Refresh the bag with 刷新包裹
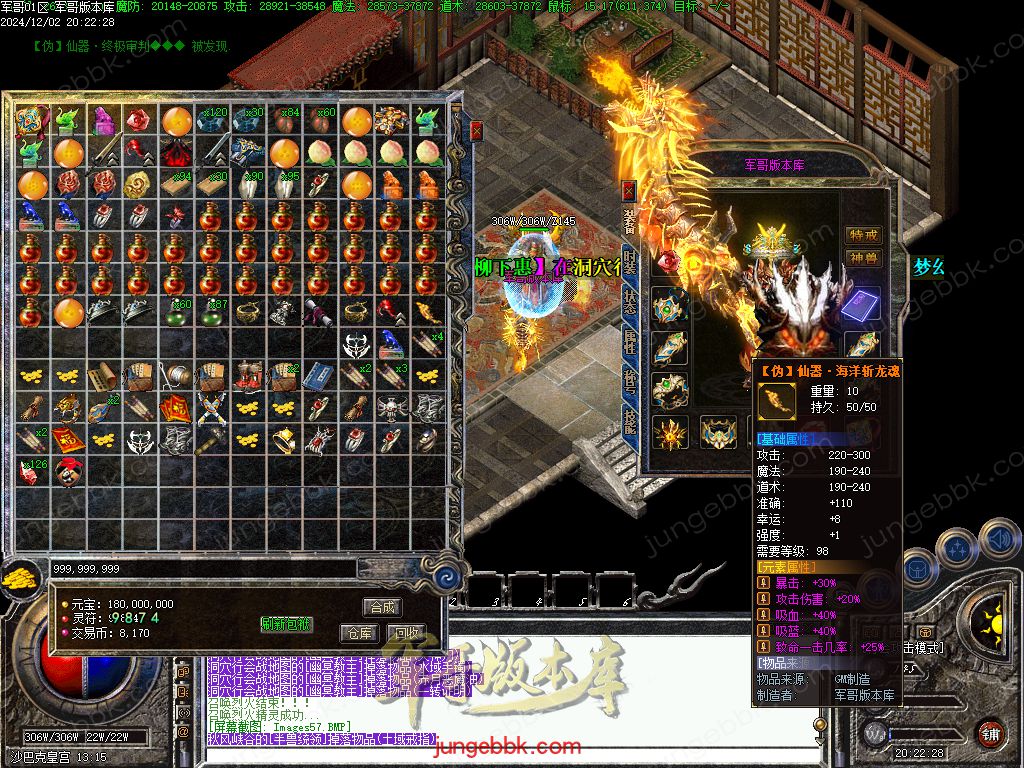The image size is (1024, 768). coord(286,624)
